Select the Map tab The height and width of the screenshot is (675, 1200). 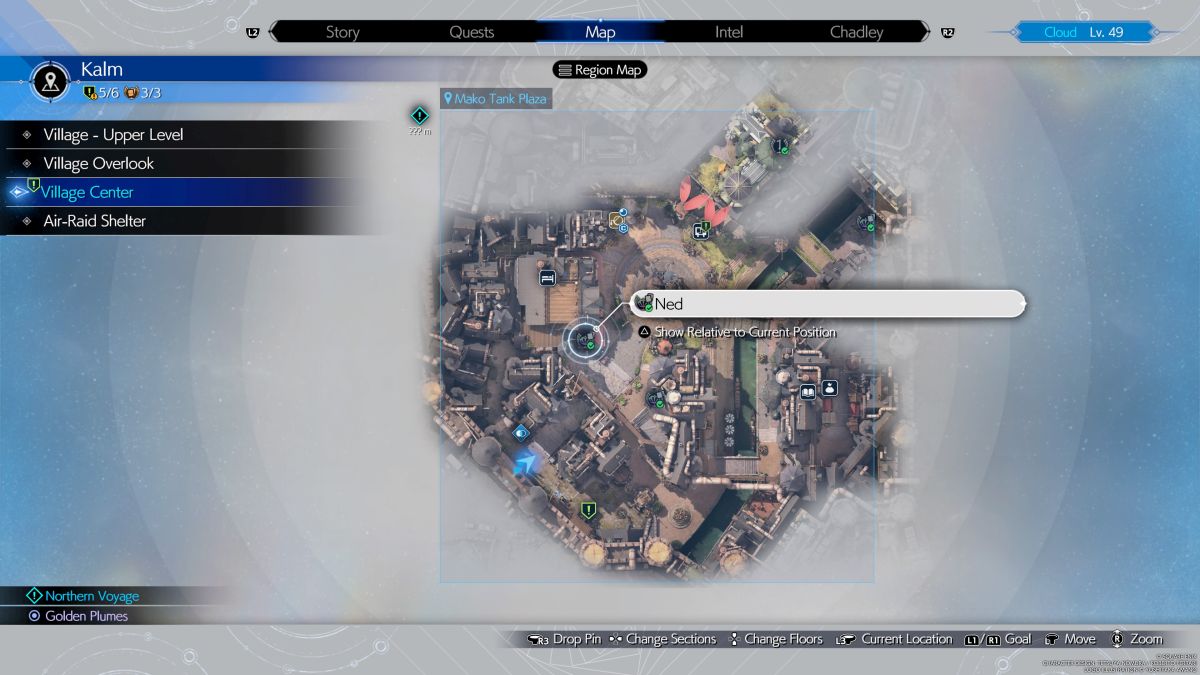coord(600,32)
